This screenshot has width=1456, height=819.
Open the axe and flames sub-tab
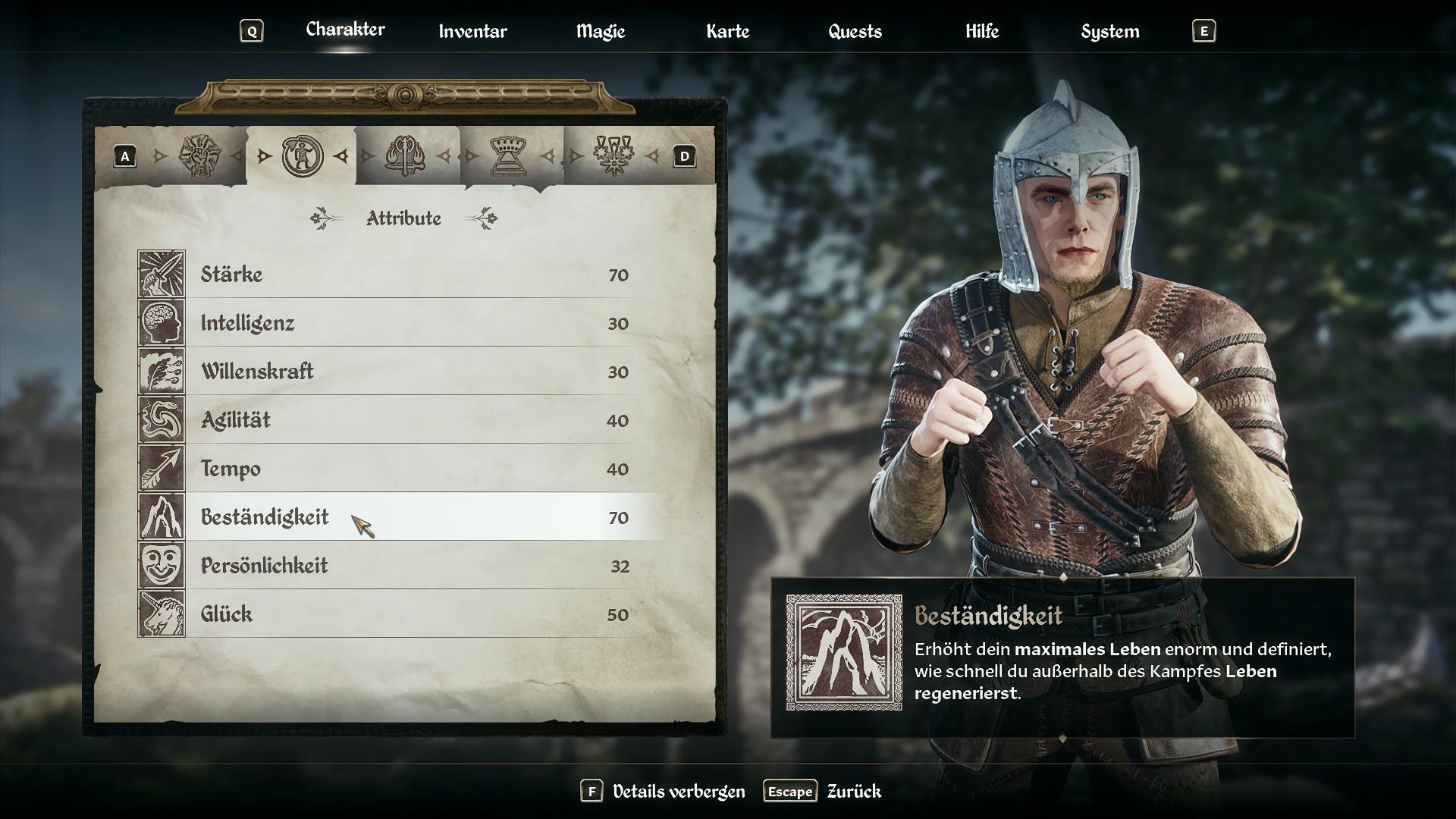click(405, 156)
